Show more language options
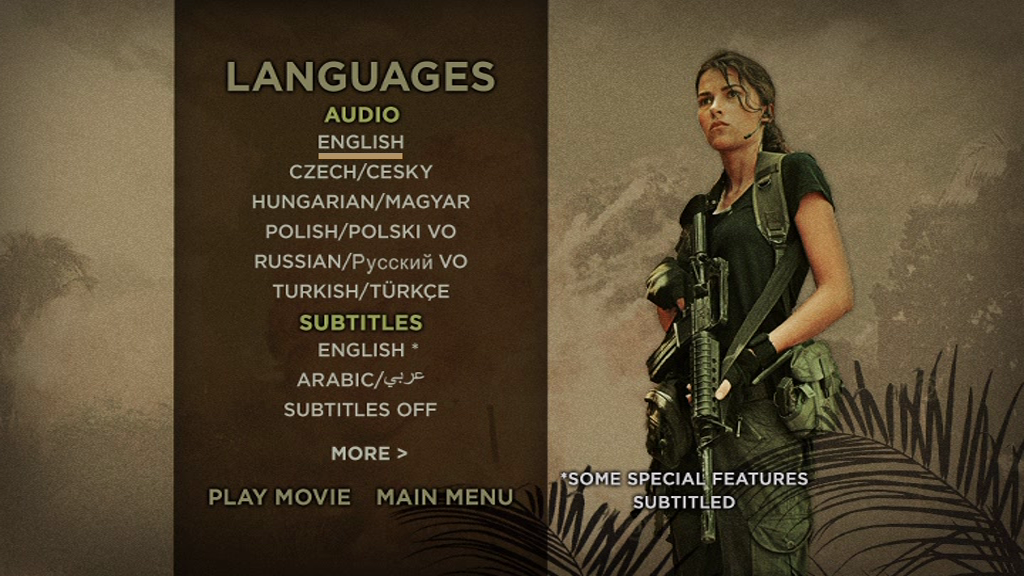Image resolution: width=1024 pixels, height=576 pixels. [369, 454]
